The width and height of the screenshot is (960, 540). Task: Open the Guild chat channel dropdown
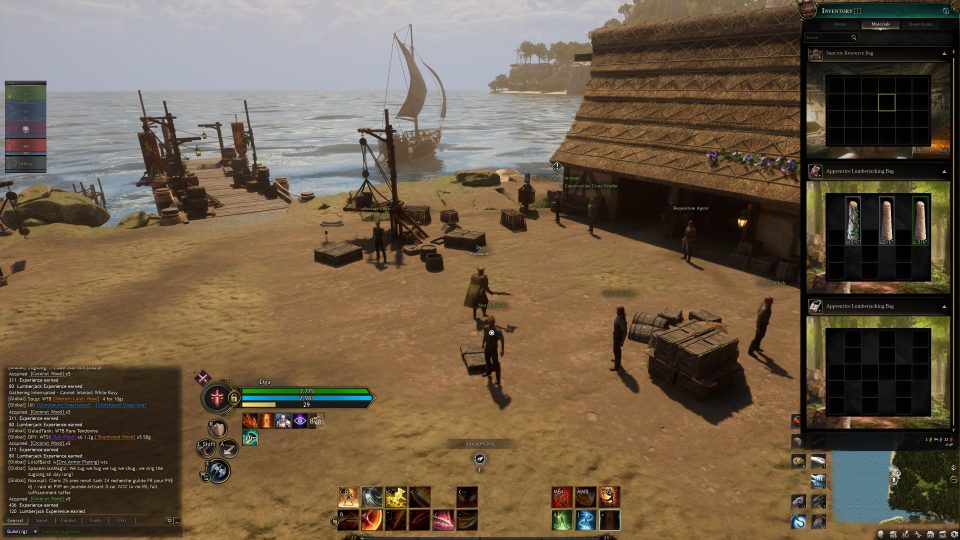20,532
